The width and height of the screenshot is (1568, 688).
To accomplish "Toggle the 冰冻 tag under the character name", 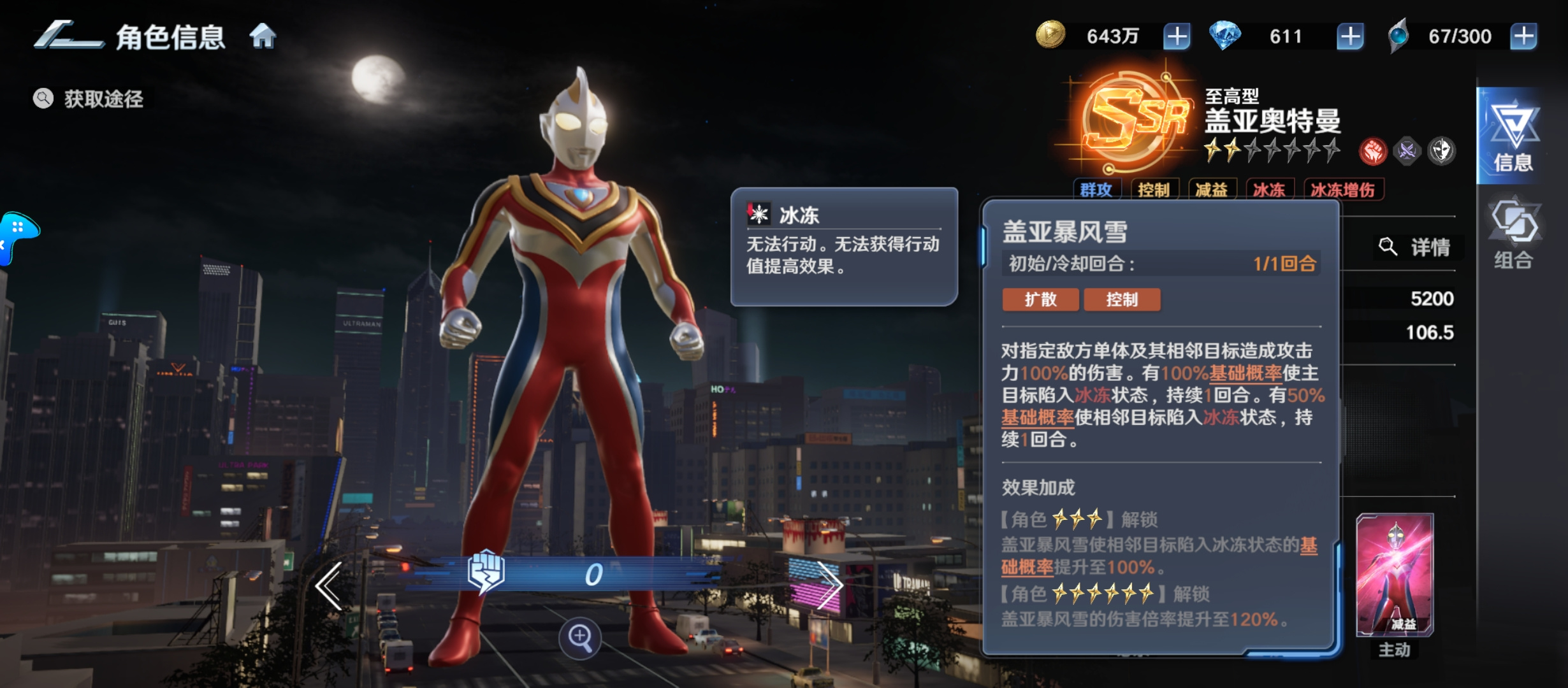I will pos(1270,189).
